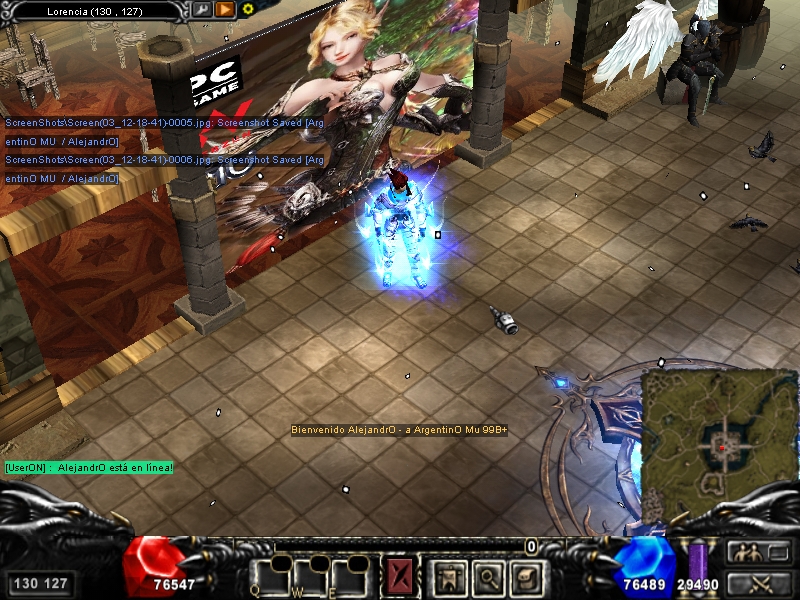
Task: Click the orange play arrow button
Action: coord(225,9)
